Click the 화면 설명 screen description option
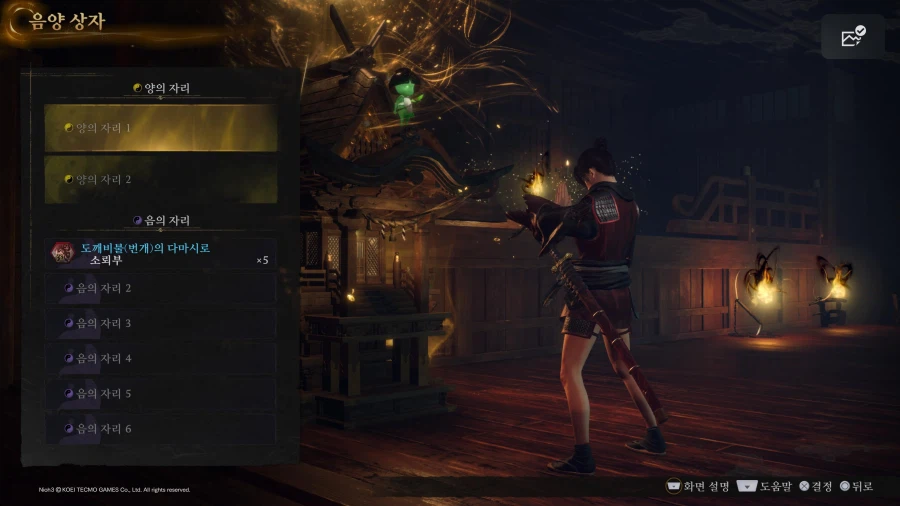Image resolution: width=900 pixels, height=506 pixels. click(x=698, y=486)
